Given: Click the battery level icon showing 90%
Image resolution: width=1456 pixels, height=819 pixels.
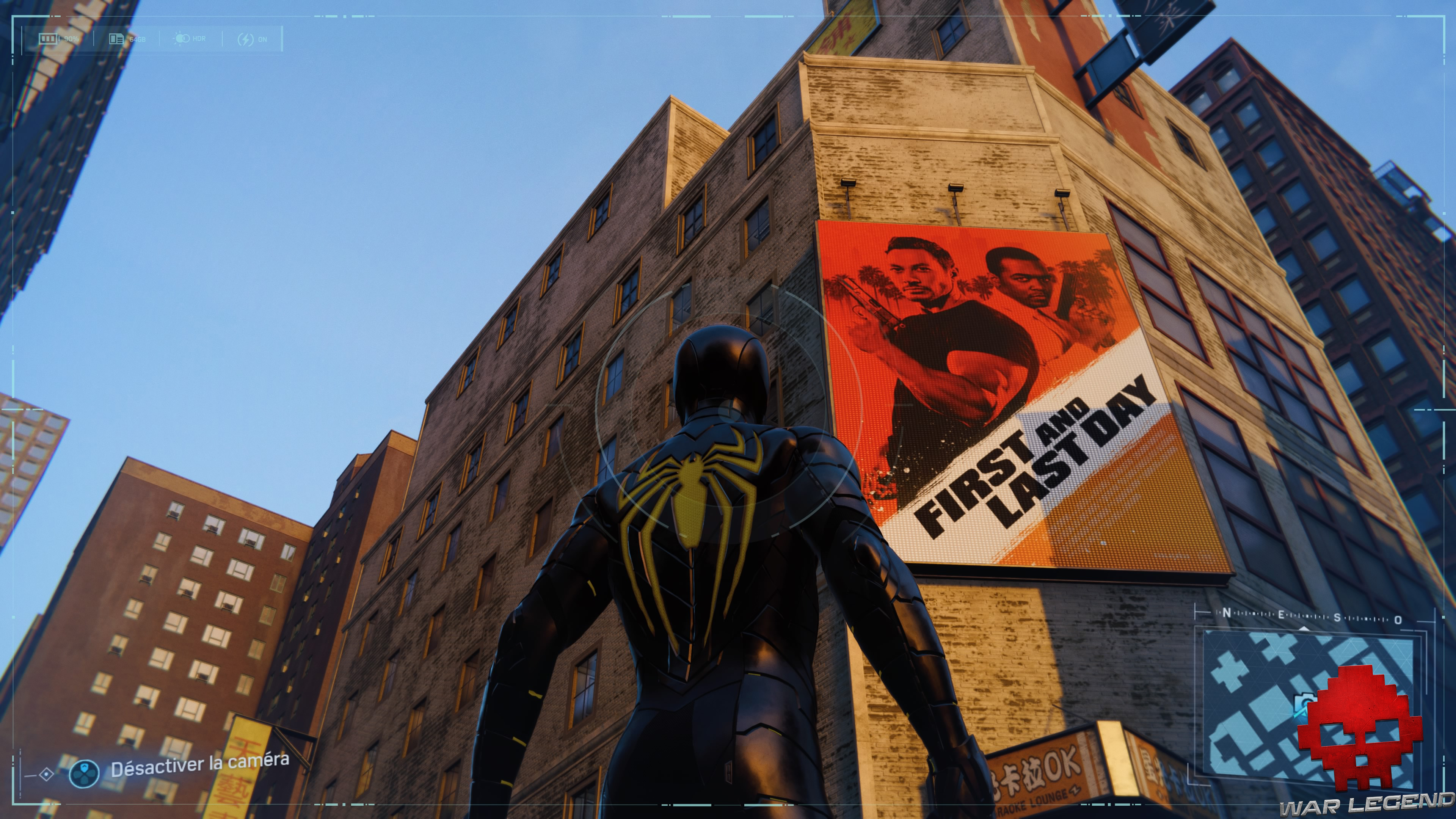Looking at the screenshot, I should (49, 39).
